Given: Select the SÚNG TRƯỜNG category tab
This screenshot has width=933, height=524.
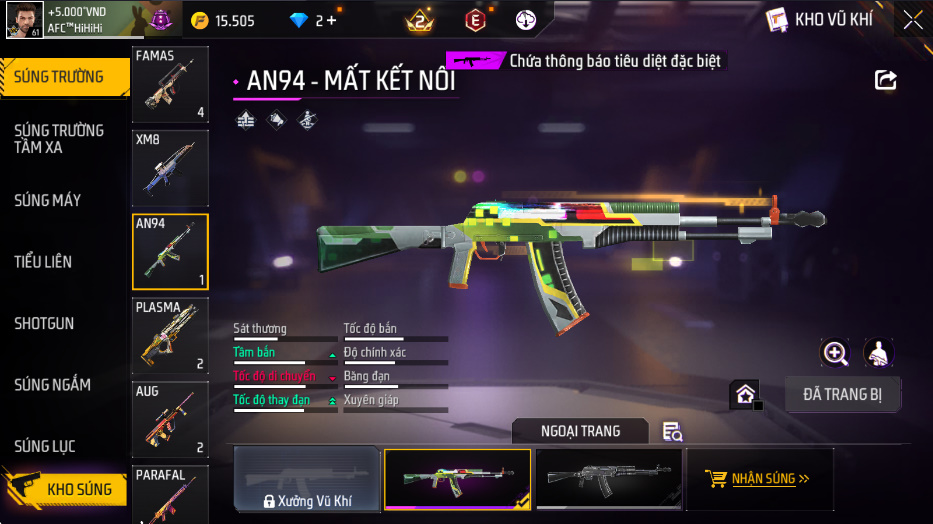Looking at the screenshot, I should click(x=60, y=77).
